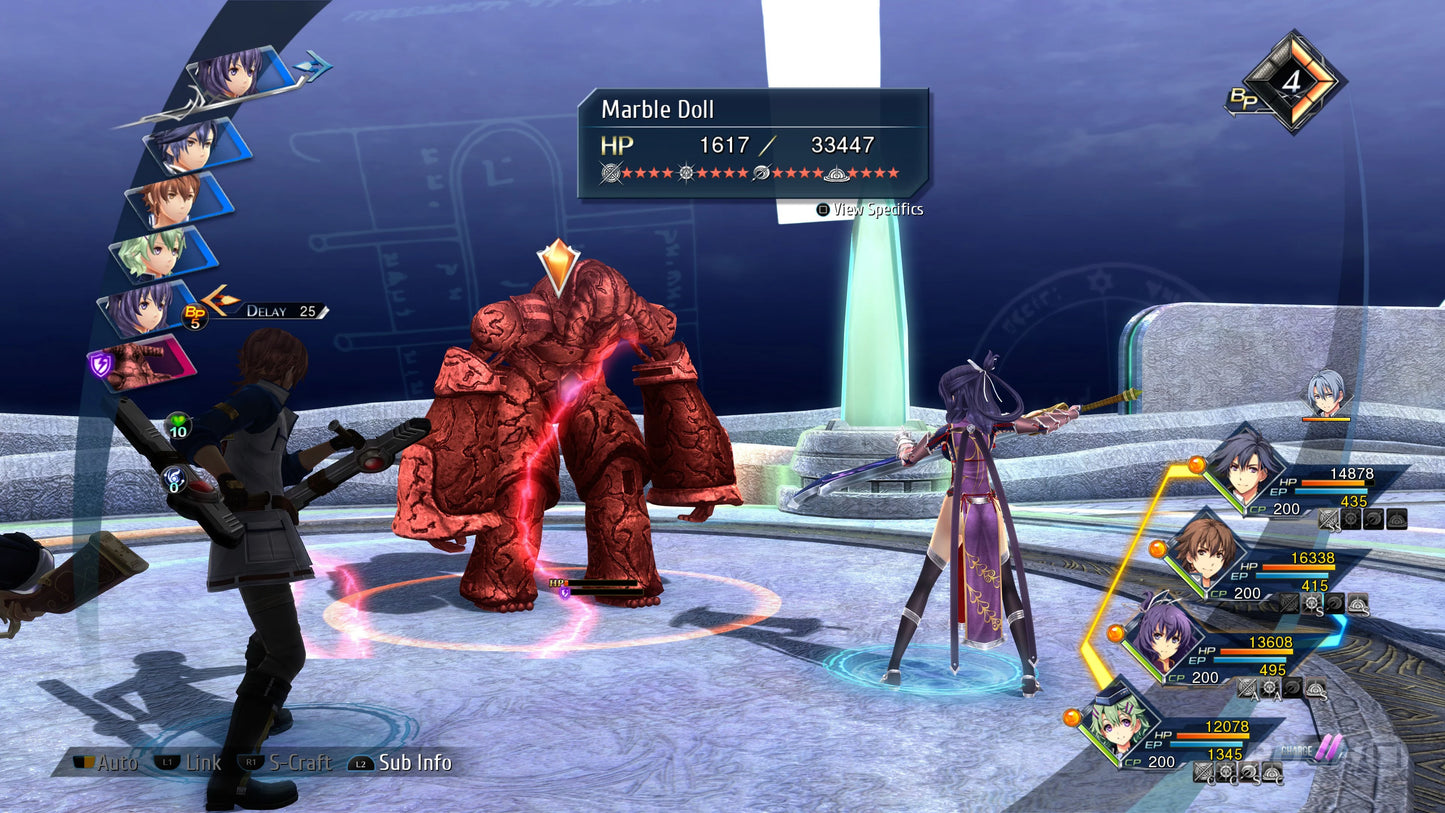Click the time element symbol beside the star ratings
This screenshot has height=813, width=1445.
(687, 172)
